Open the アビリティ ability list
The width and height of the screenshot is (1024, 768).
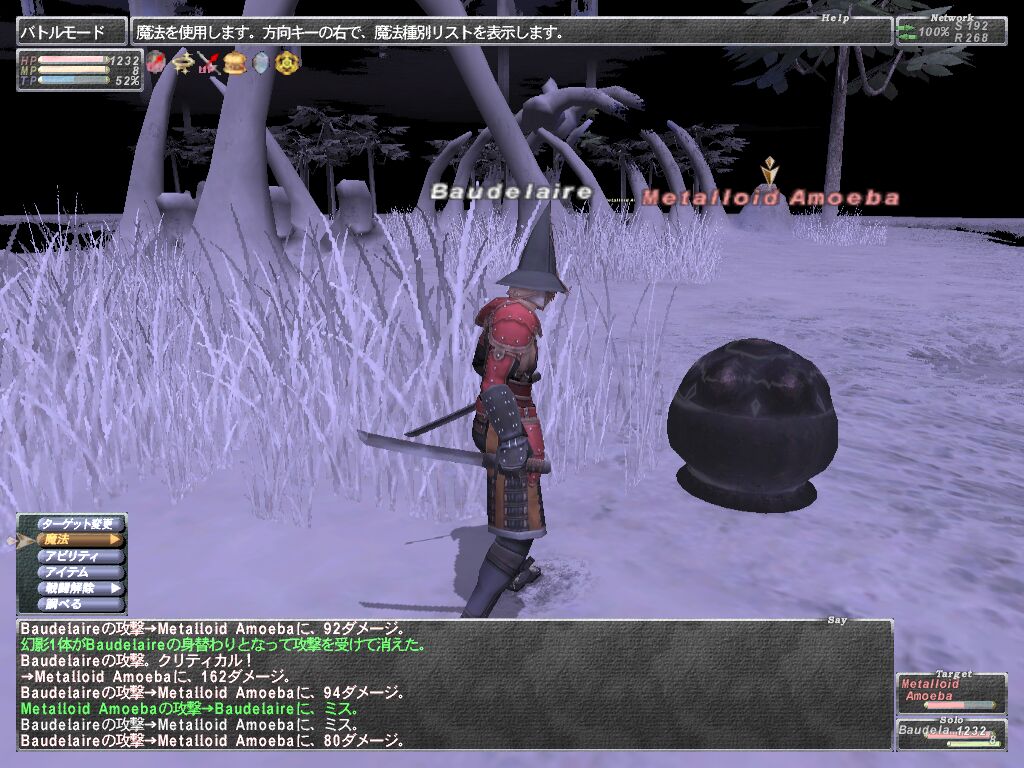78,556
